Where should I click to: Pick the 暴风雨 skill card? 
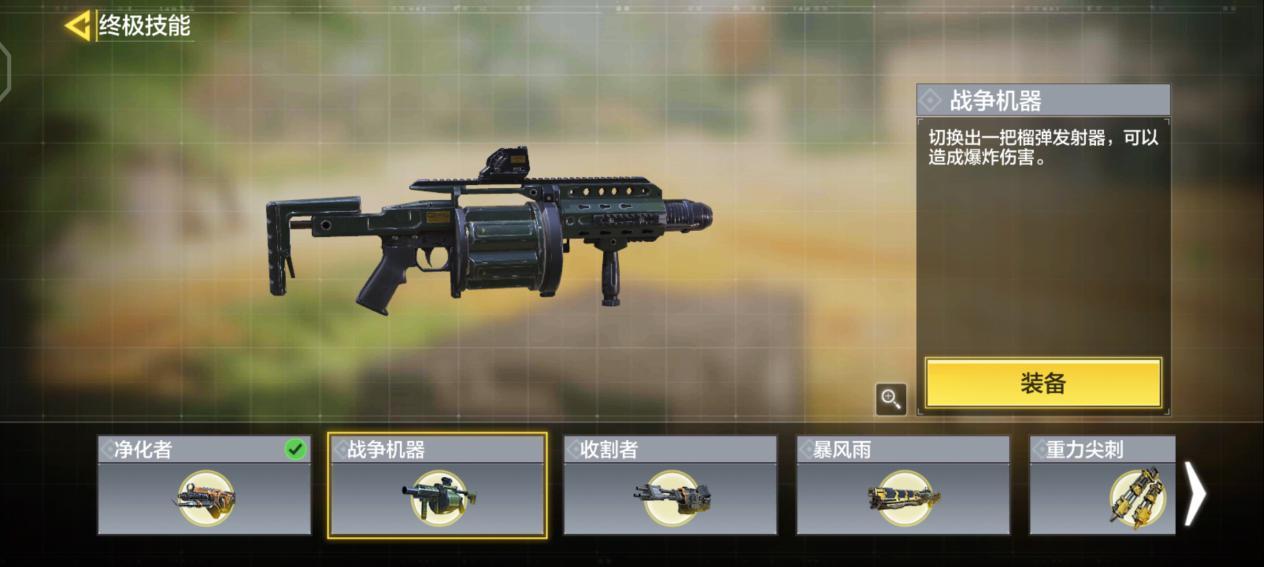click(x=903, y=485)
